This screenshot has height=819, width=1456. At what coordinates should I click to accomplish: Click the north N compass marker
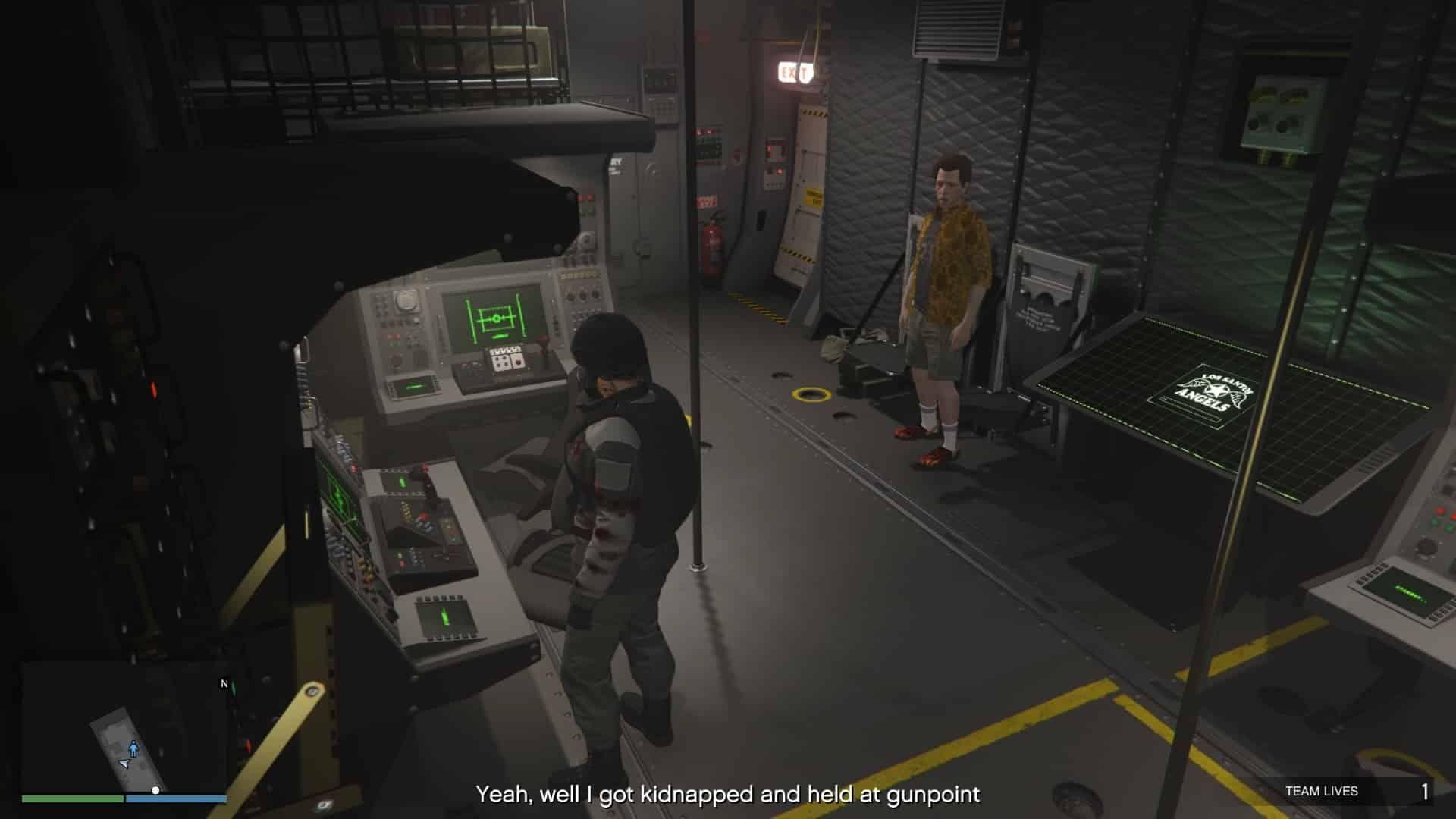[224, 683]
